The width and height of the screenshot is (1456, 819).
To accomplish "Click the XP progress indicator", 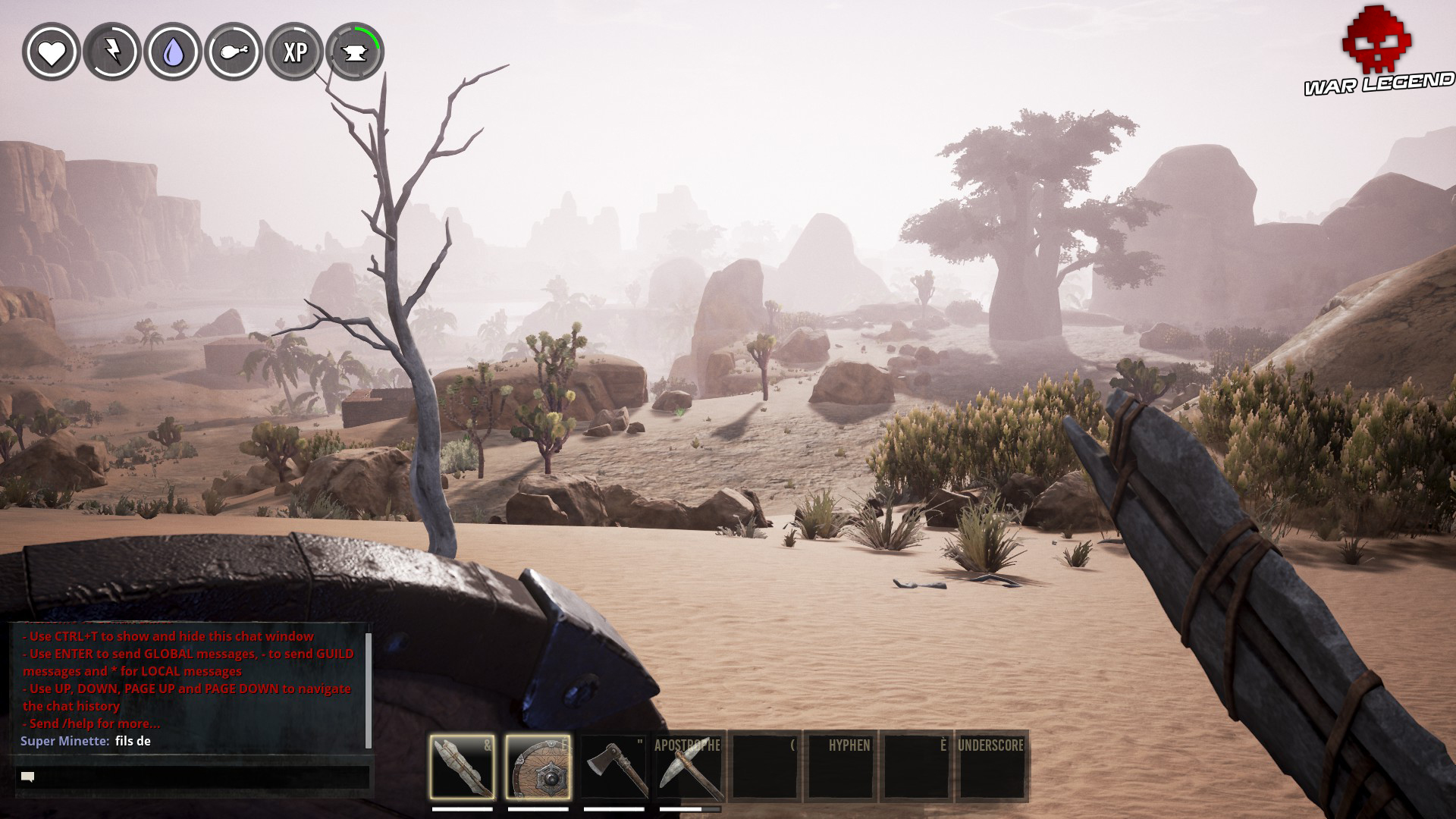I will 296,52.
